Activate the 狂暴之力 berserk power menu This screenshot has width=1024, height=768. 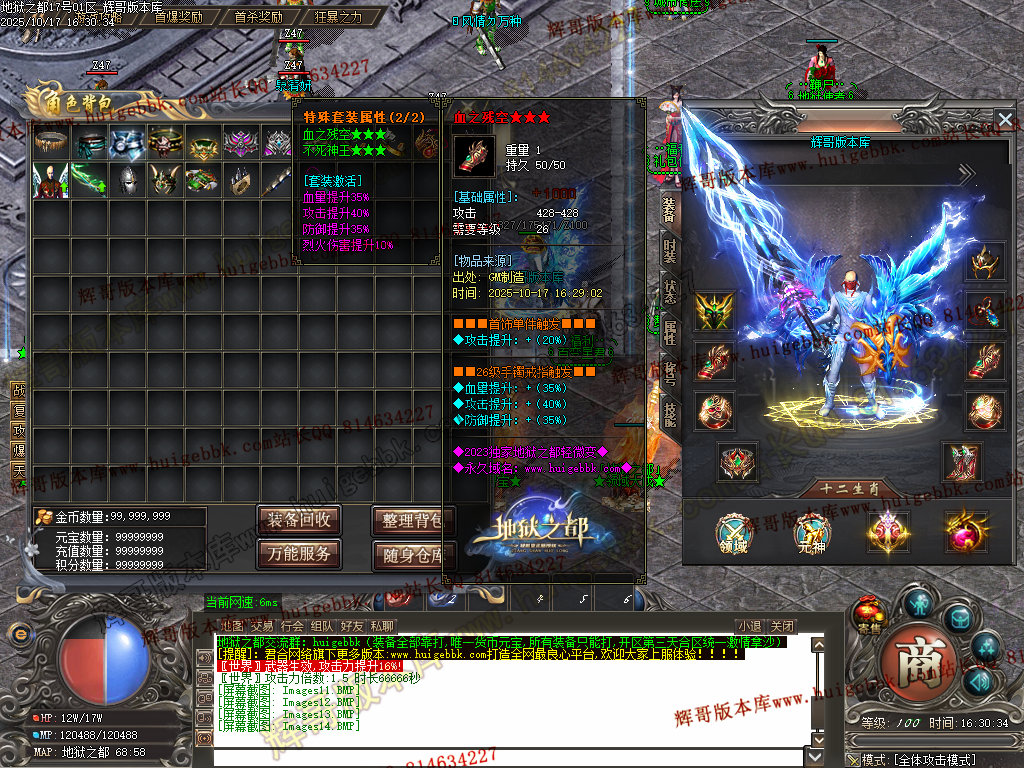(x=338, y=17)
